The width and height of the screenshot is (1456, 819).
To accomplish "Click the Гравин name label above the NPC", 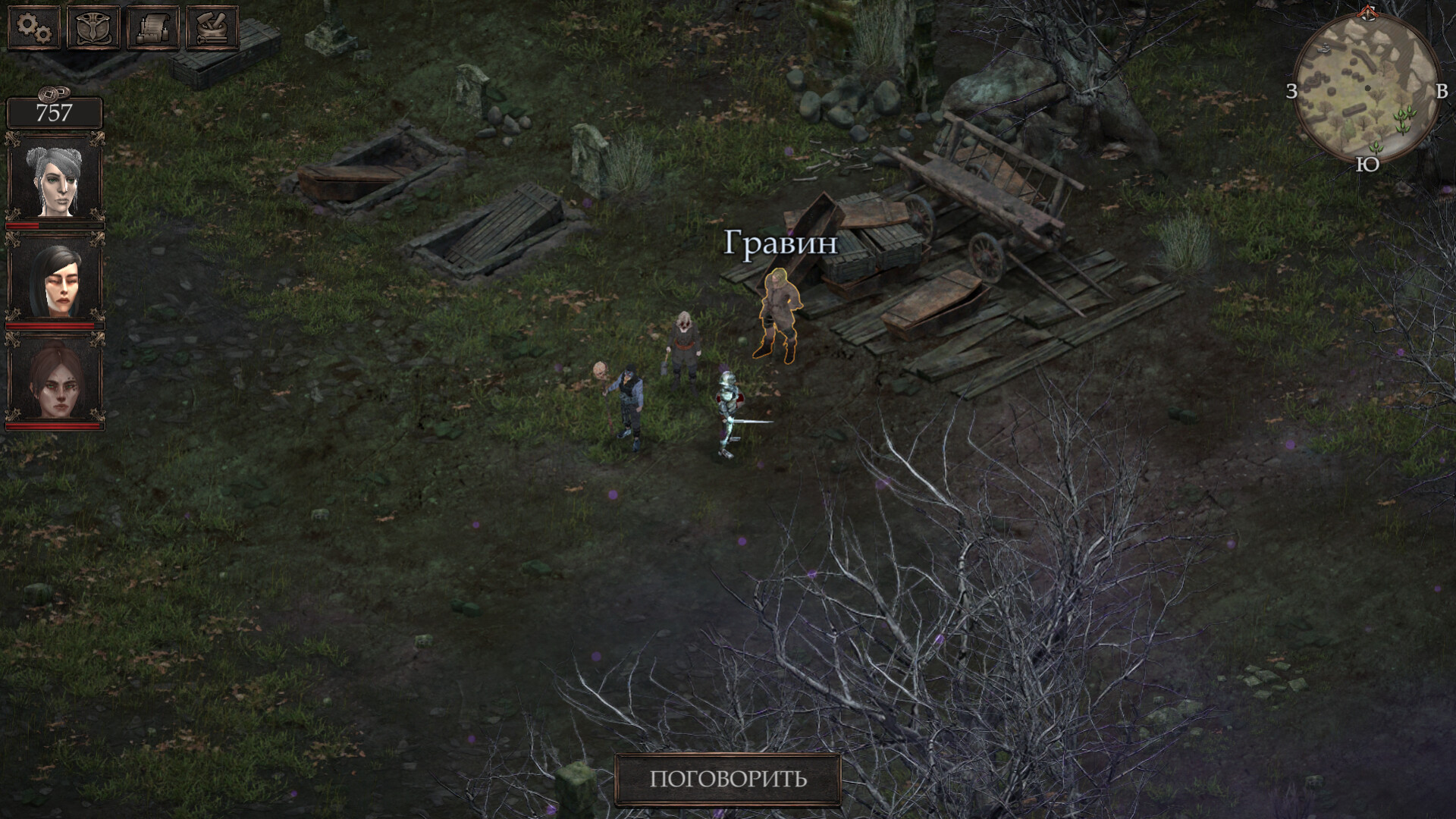I will [782, 243].
